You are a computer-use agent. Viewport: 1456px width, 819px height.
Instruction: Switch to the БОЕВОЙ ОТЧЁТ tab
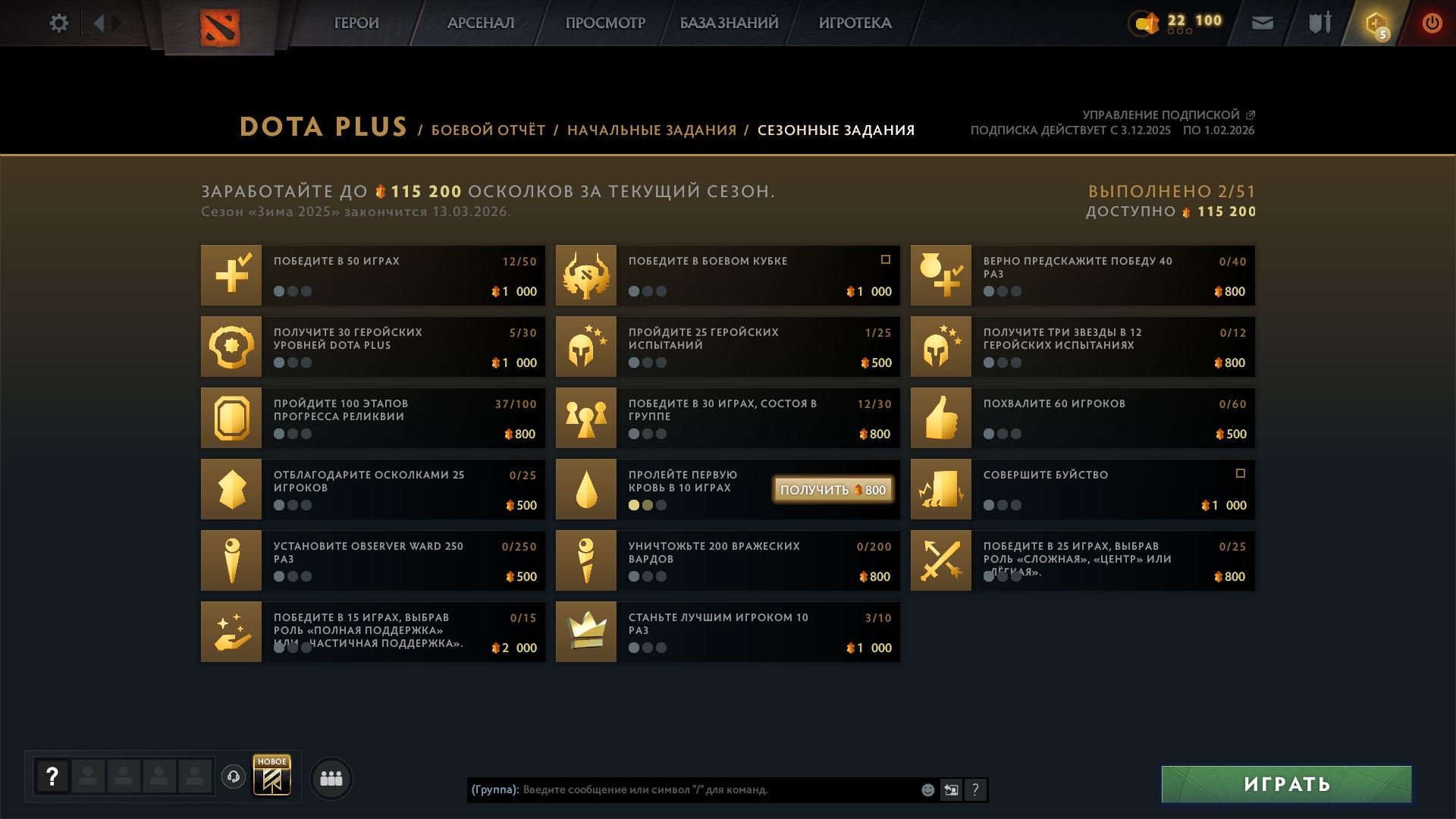(488, 130)
